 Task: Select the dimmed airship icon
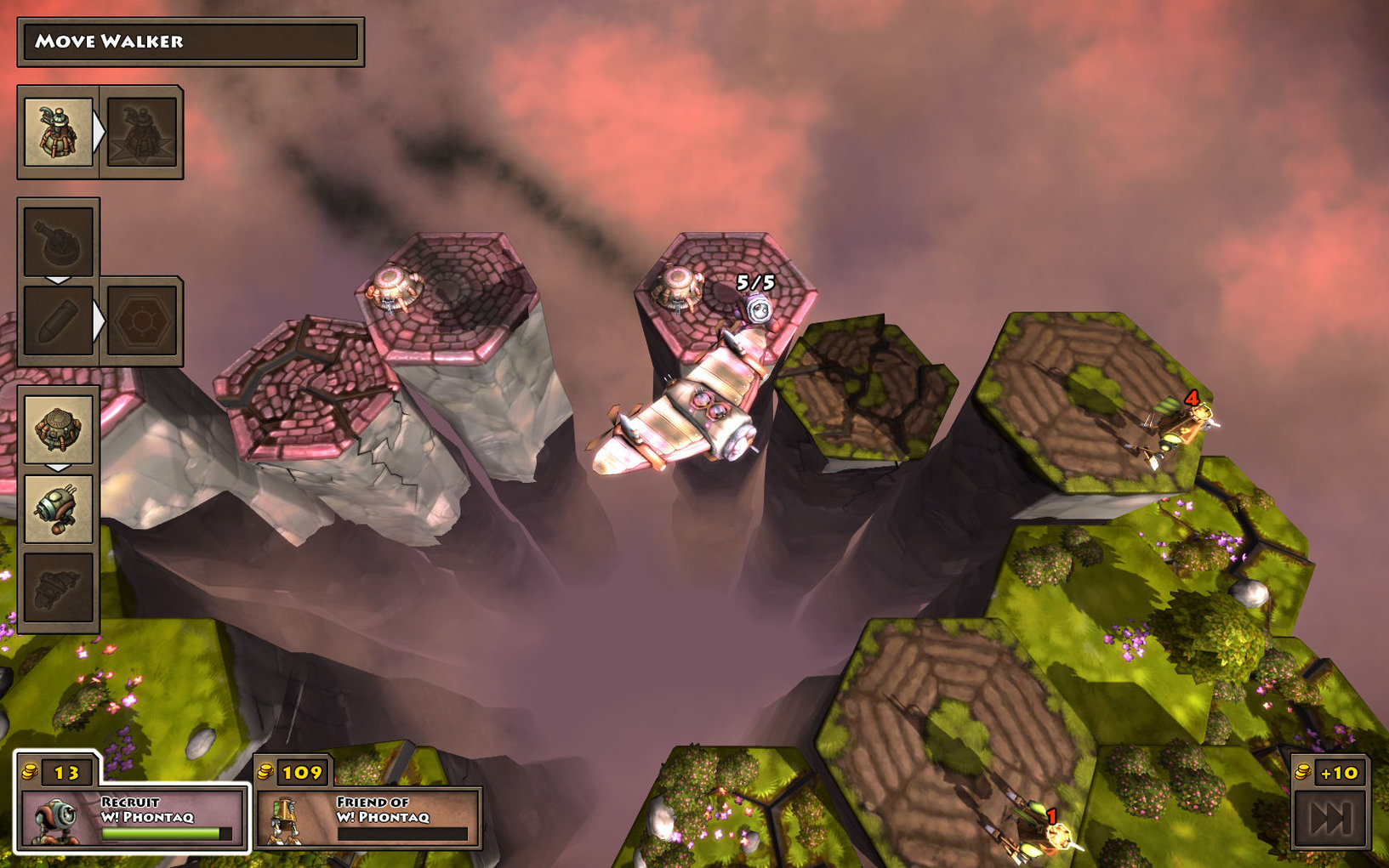click(58, 587)
